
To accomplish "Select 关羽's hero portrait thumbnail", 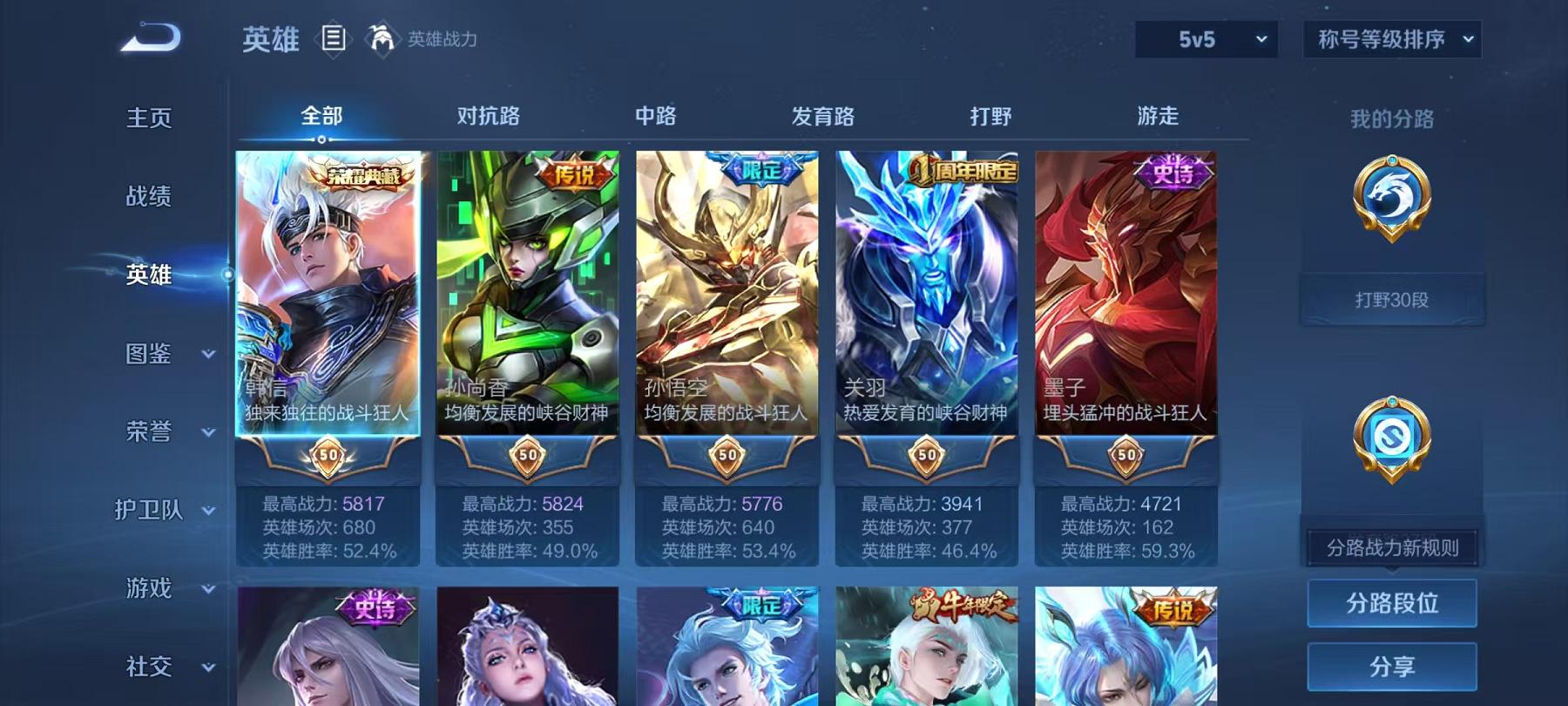I will click(x=923, y=288).
